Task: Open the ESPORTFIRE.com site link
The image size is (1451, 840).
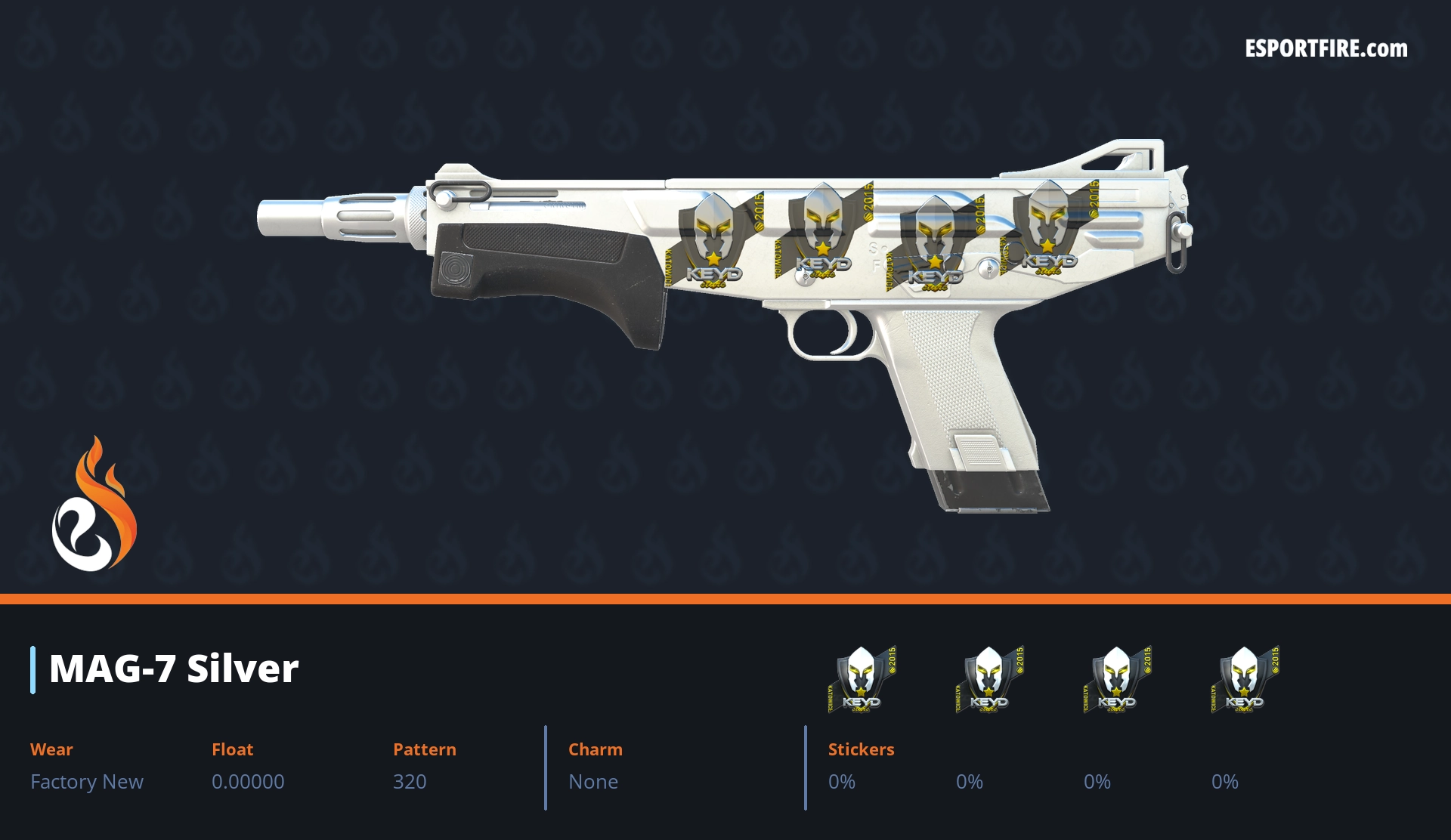Action: [1326, 49]
